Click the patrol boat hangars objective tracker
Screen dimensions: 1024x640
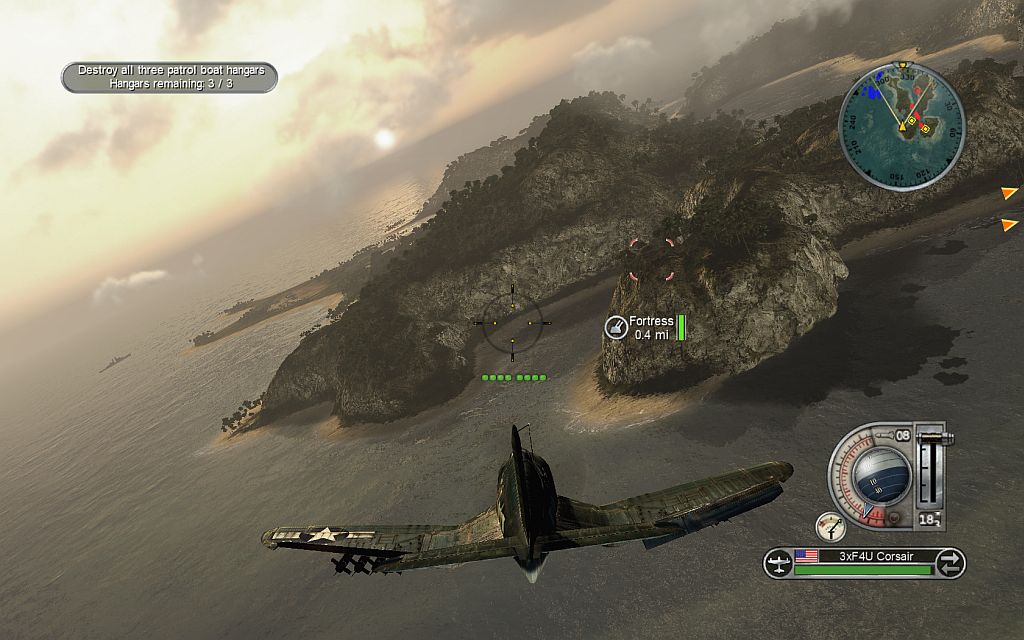(x=169, y=77)
